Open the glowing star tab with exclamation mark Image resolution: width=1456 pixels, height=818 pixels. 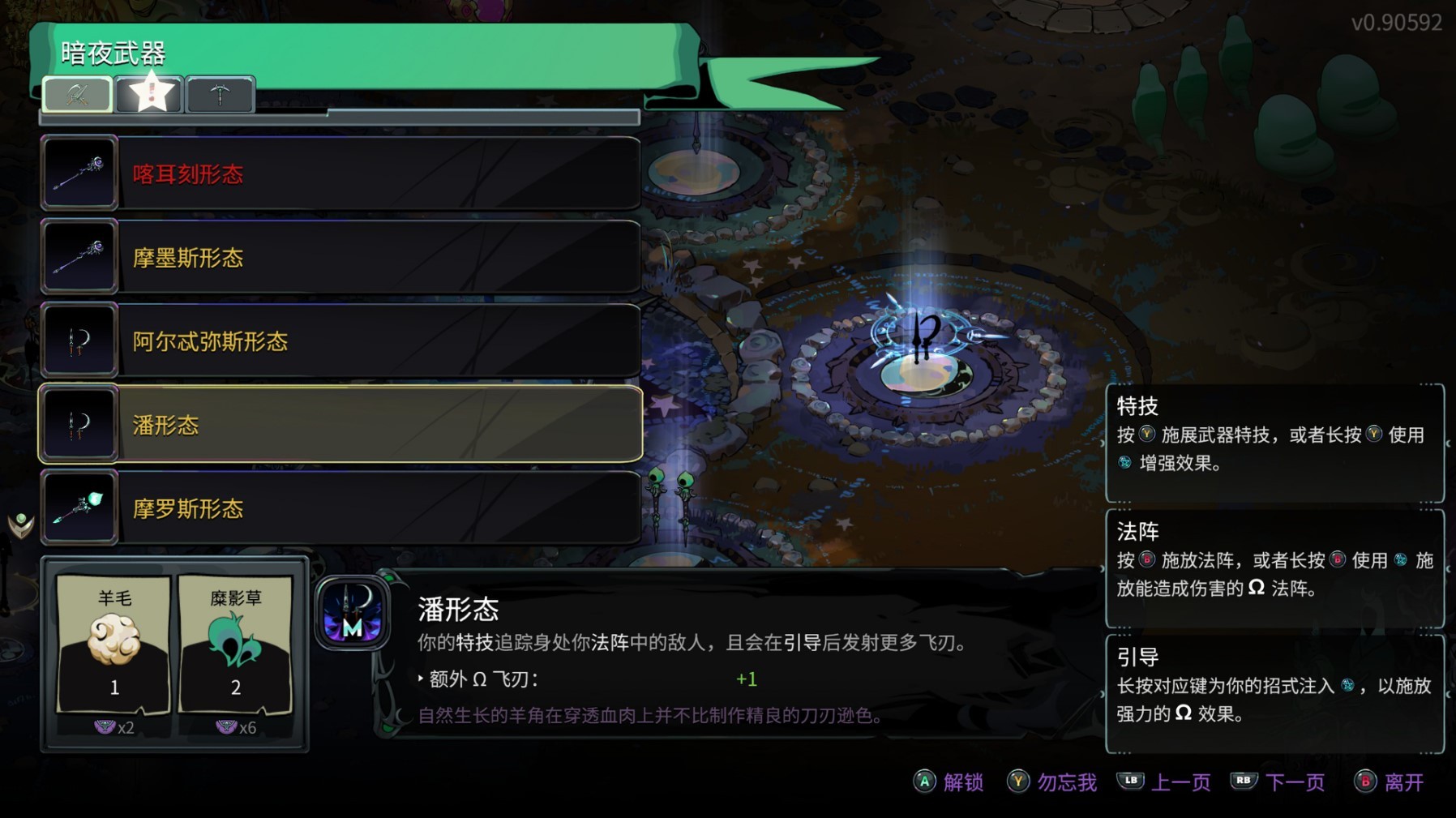(149, 92)
